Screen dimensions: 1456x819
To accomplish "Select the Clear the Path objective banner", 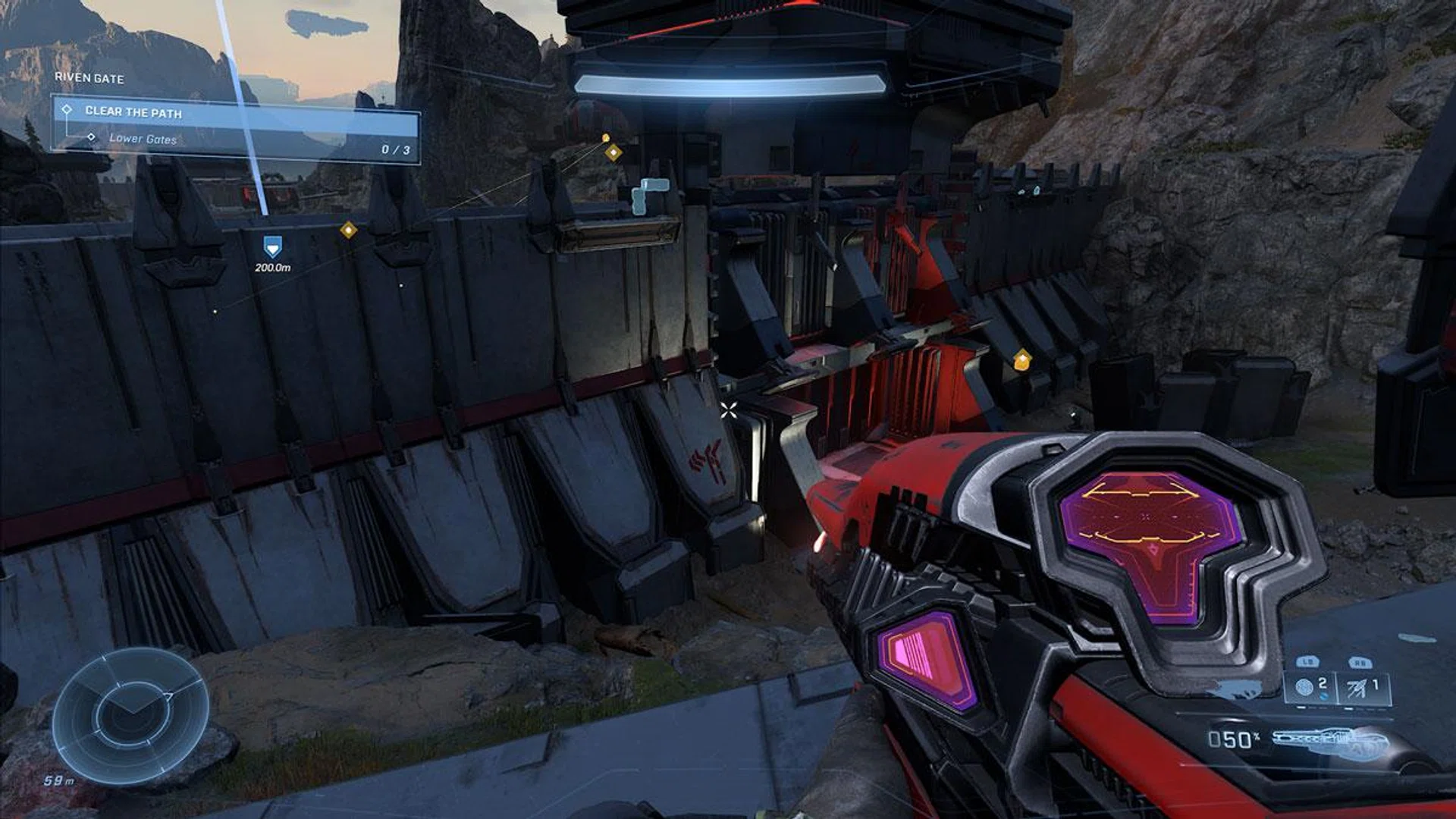I will [235, 113].
